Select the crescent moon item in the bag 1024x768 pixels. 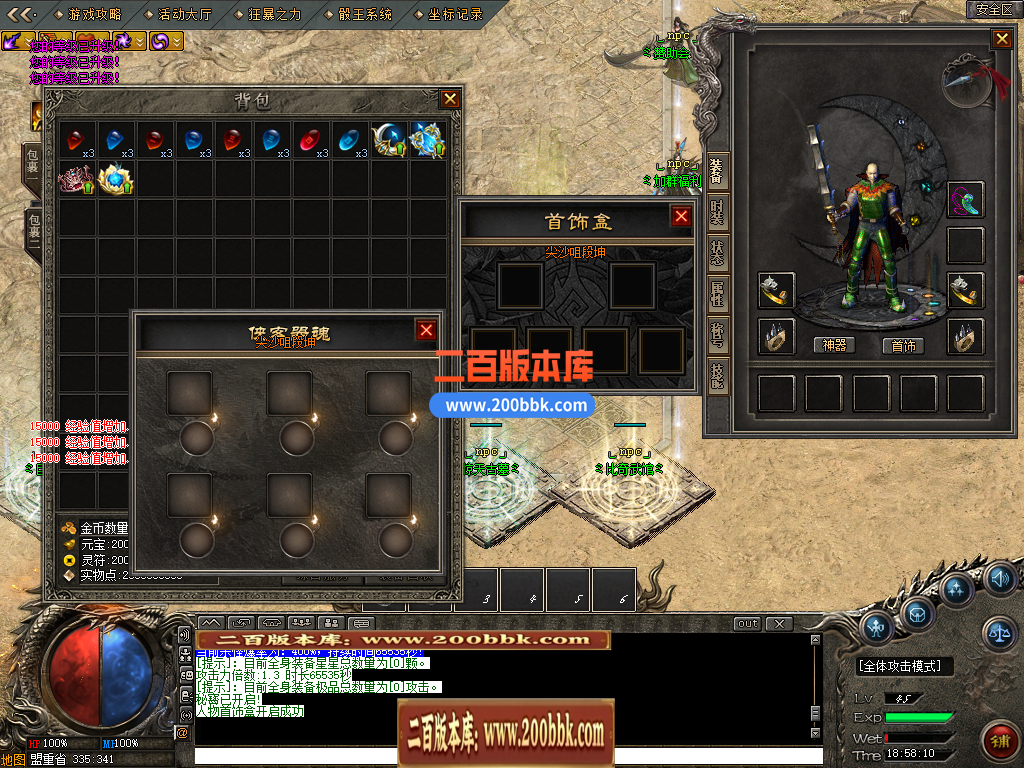388,139
